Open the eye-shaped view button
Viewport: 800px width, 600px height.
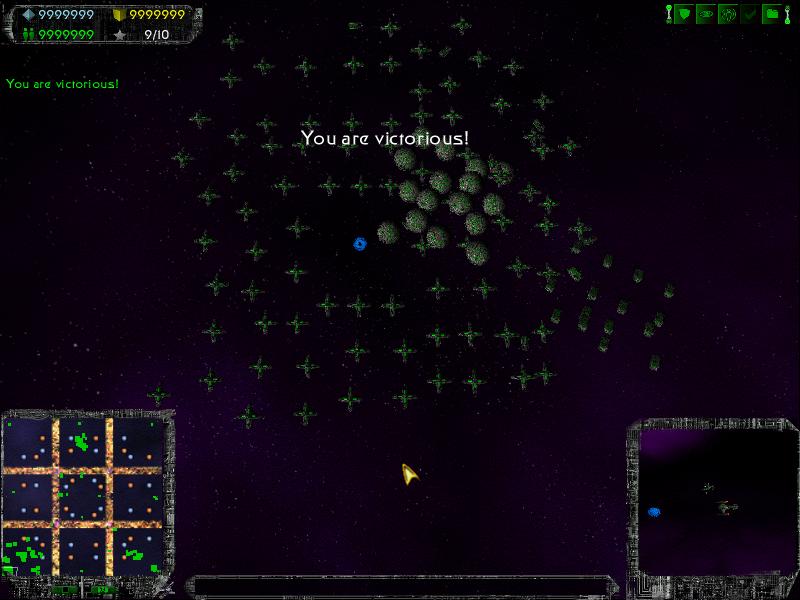coord(707,14)
